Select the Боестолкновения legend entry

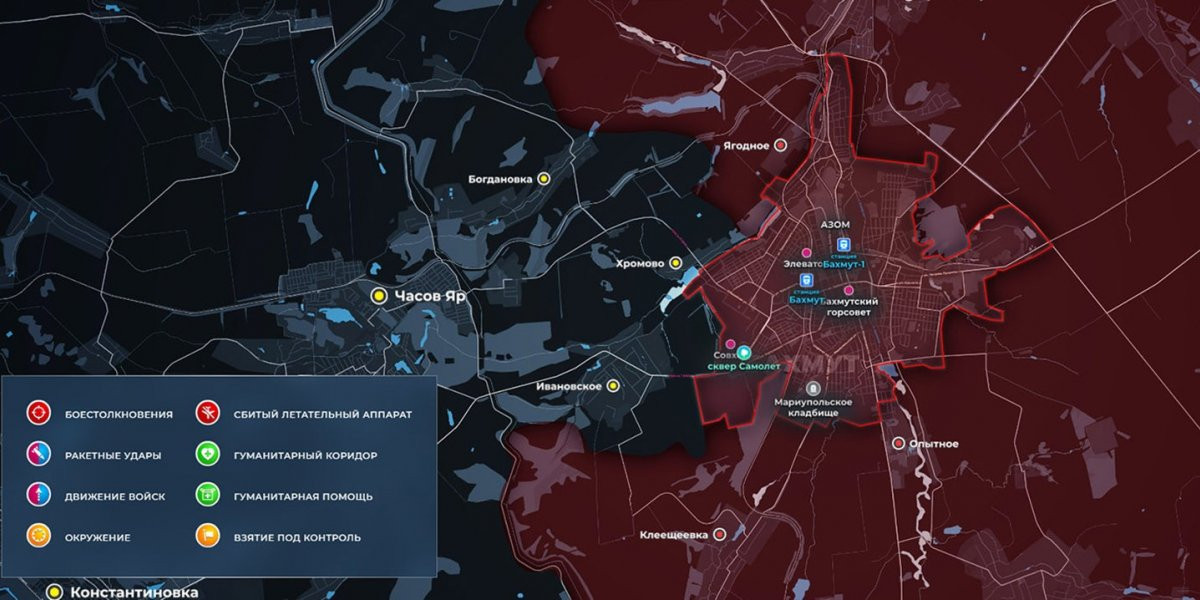click(x=39, y=413)
